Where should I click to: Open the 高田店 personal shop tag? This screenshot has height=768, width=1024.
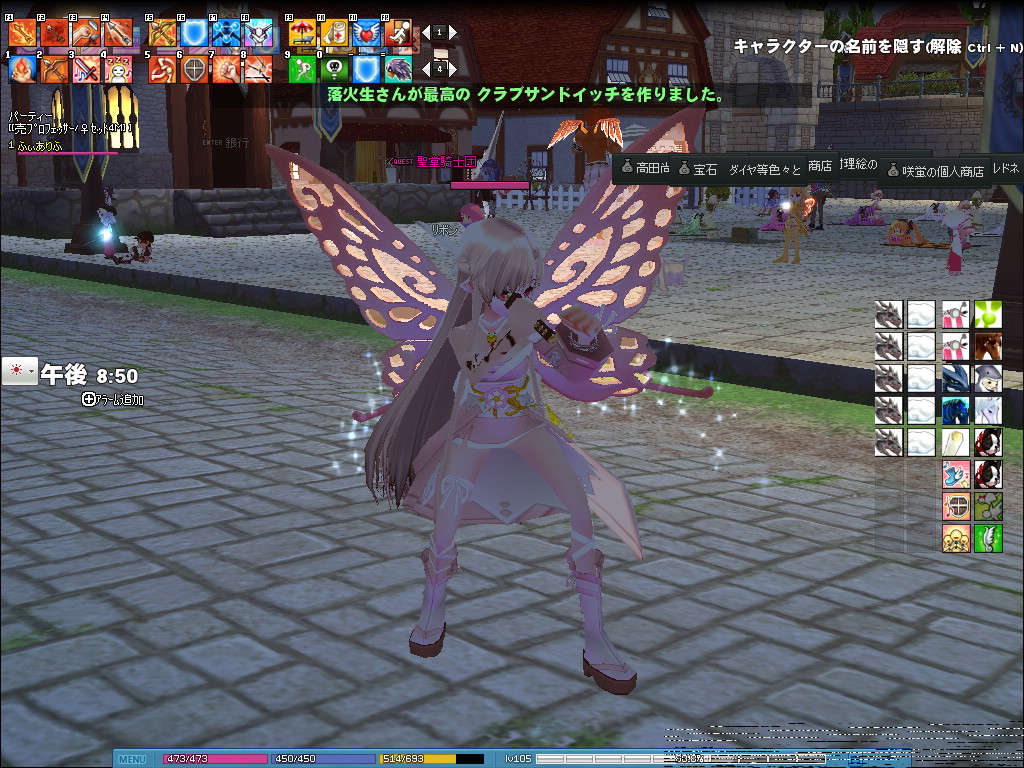click(x=645, y=169)
